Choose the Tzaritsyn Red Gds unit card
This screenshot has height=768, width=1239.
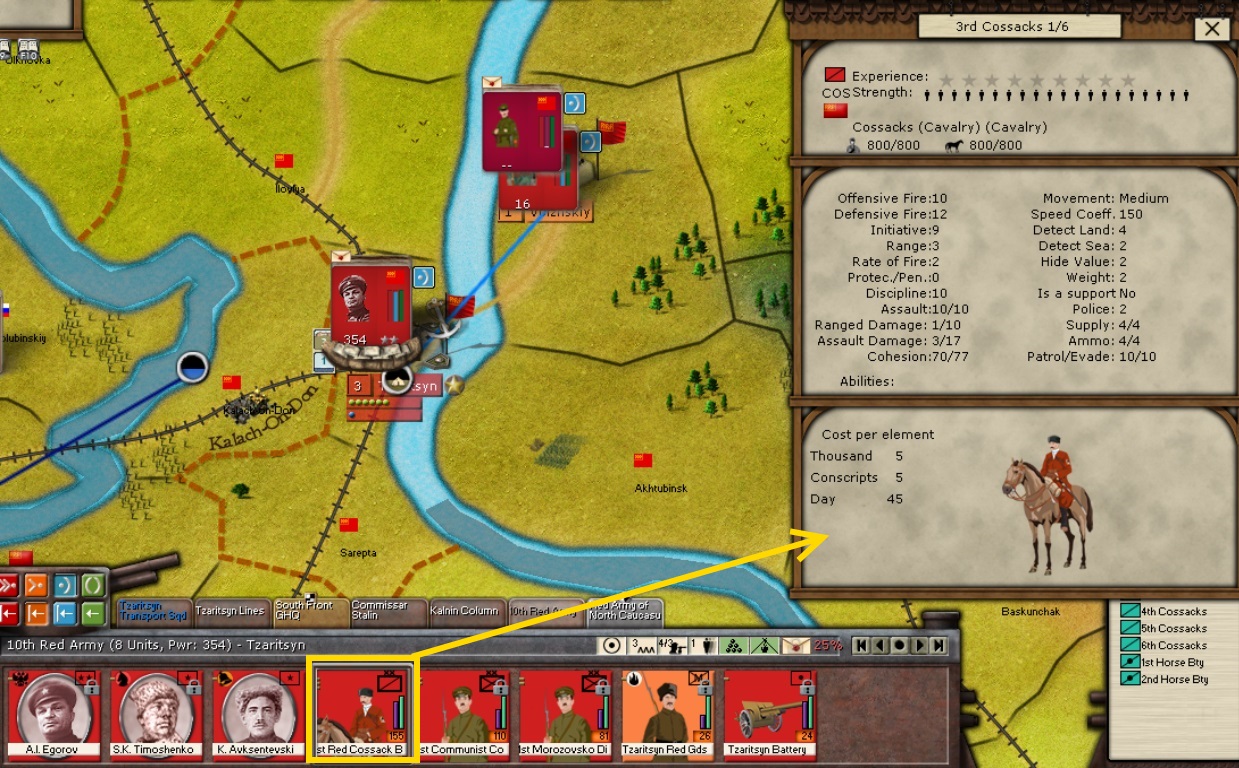click(x=667, y=711)
